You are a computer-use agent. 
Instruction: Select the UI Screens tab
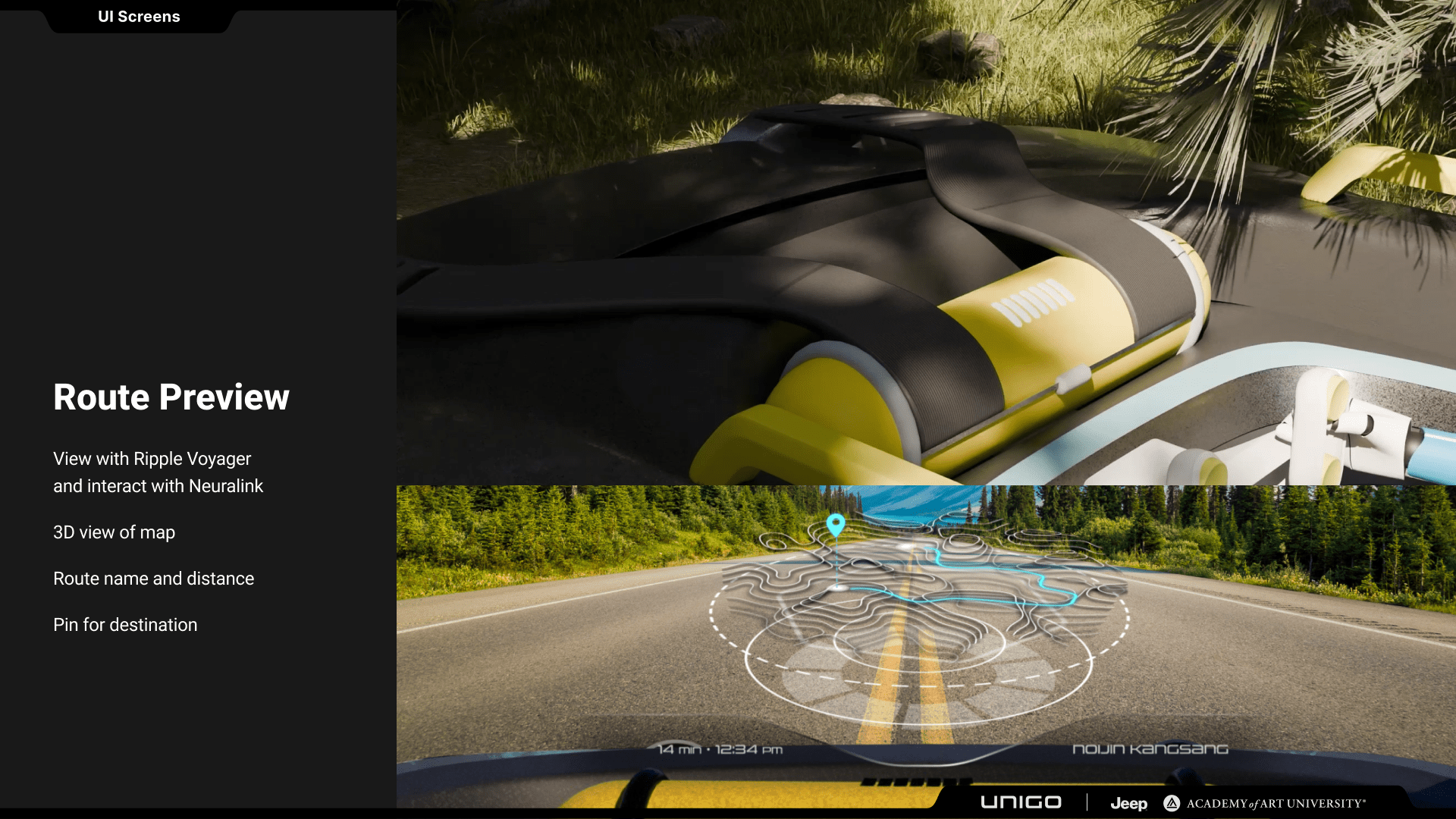(x=139, y=17)
